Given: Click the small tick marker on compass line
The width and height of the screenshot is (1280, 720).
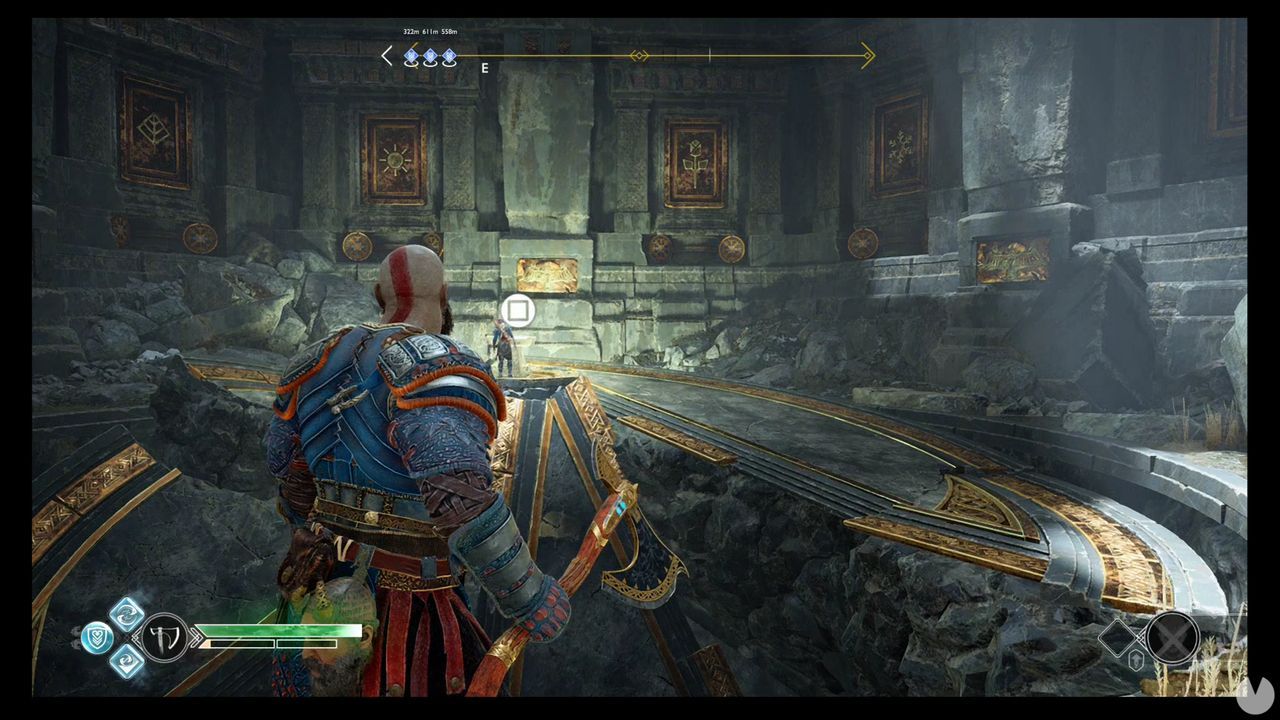Looking at the screenshot, I should click(709, 56).
